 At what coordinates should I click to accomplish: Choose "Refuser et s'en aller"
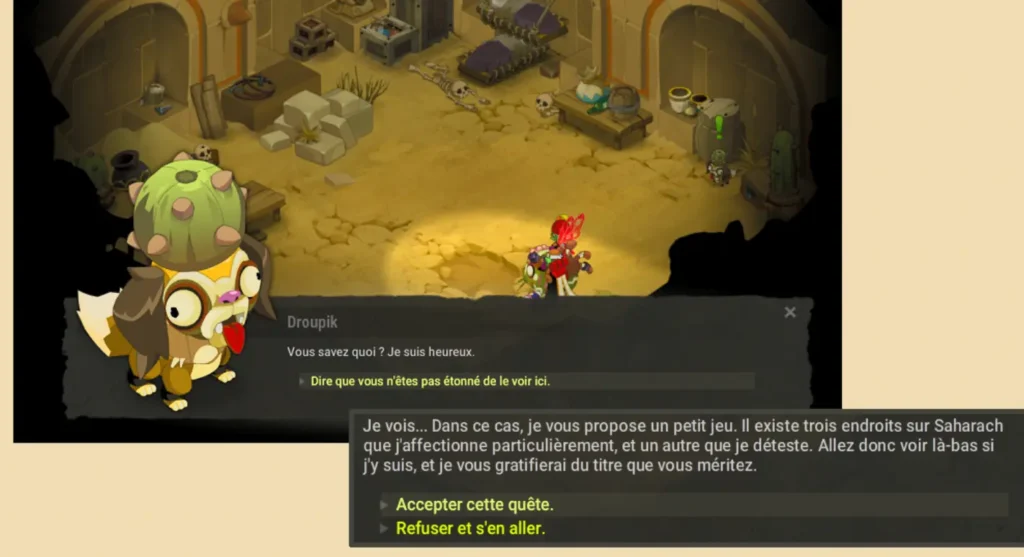(470, 529)
